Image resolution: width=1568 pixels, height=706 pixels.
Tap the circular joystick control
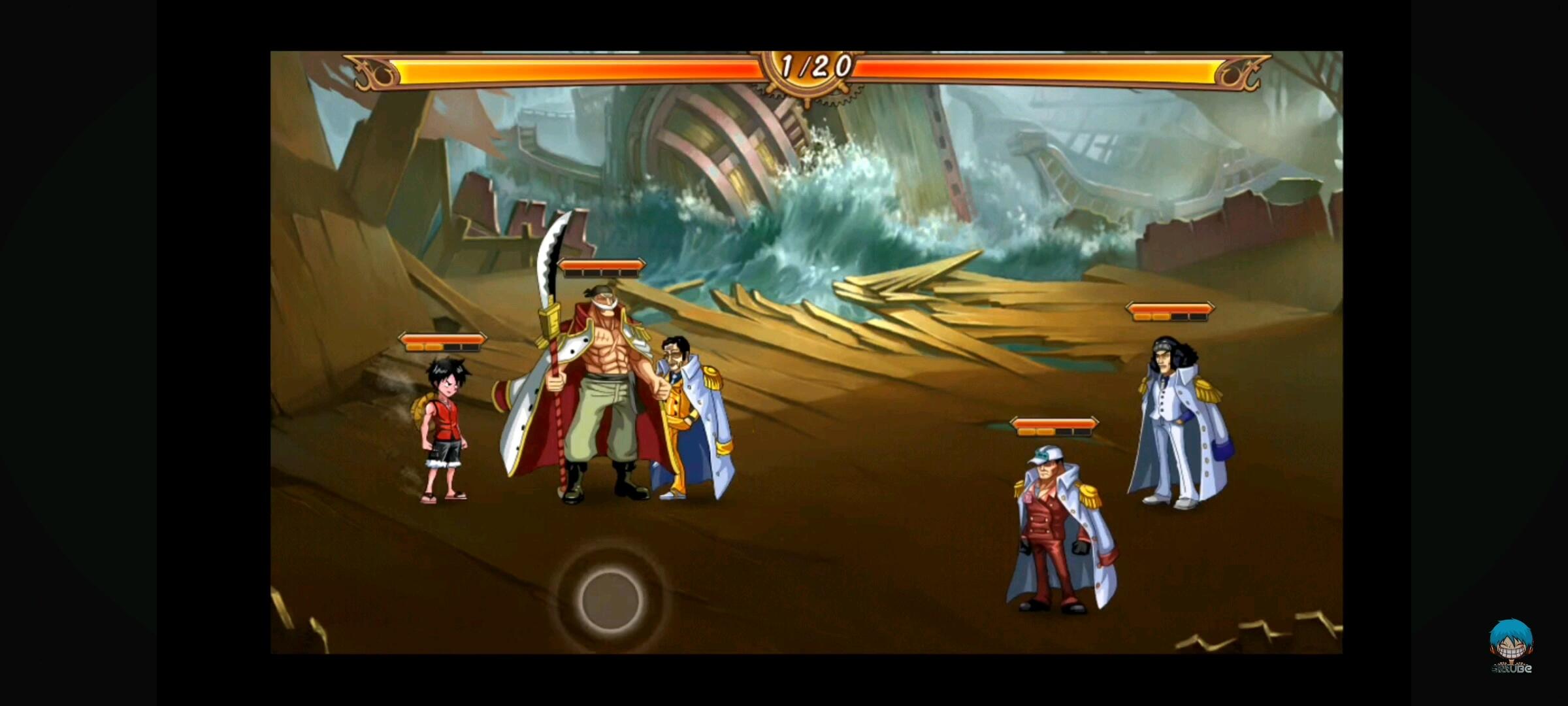[610, 600]
